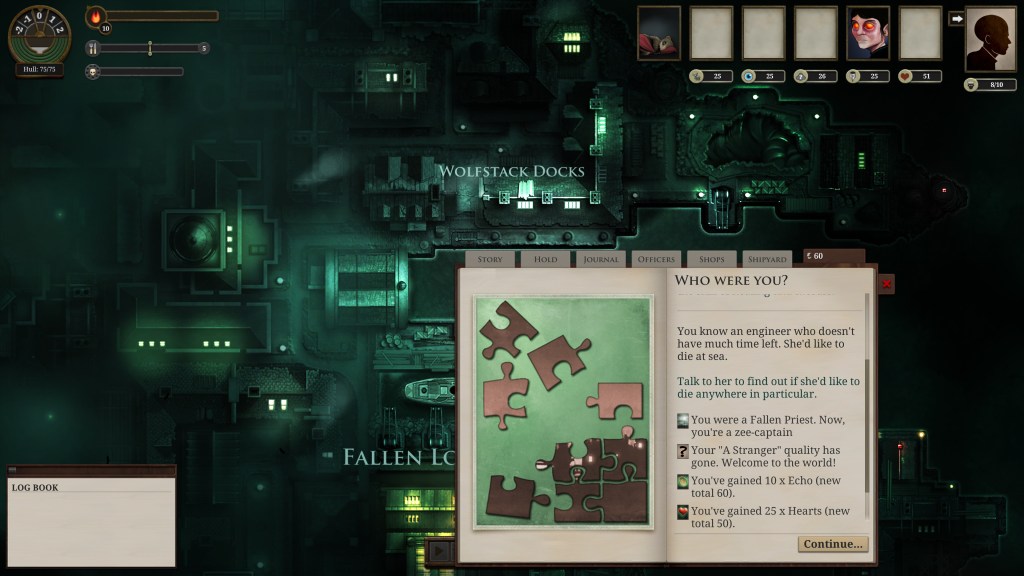Select the red-eyed officer portrait
1024x576 pixels.
[868, 33]
